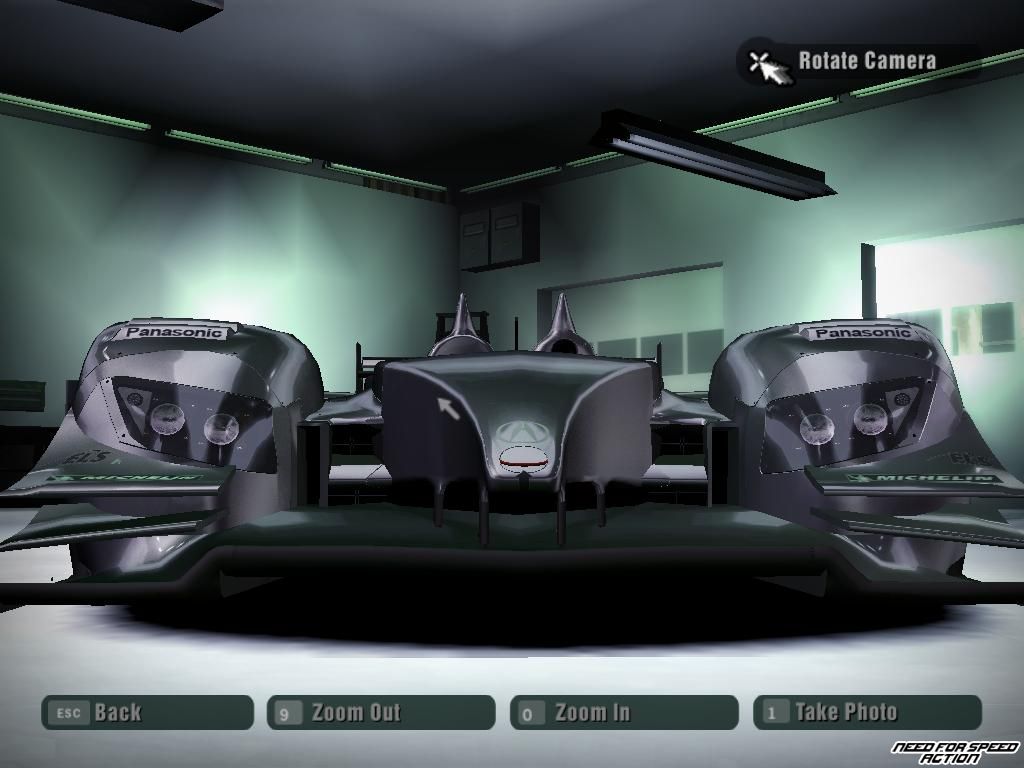Zoom out the camera view

click(380, 713)
